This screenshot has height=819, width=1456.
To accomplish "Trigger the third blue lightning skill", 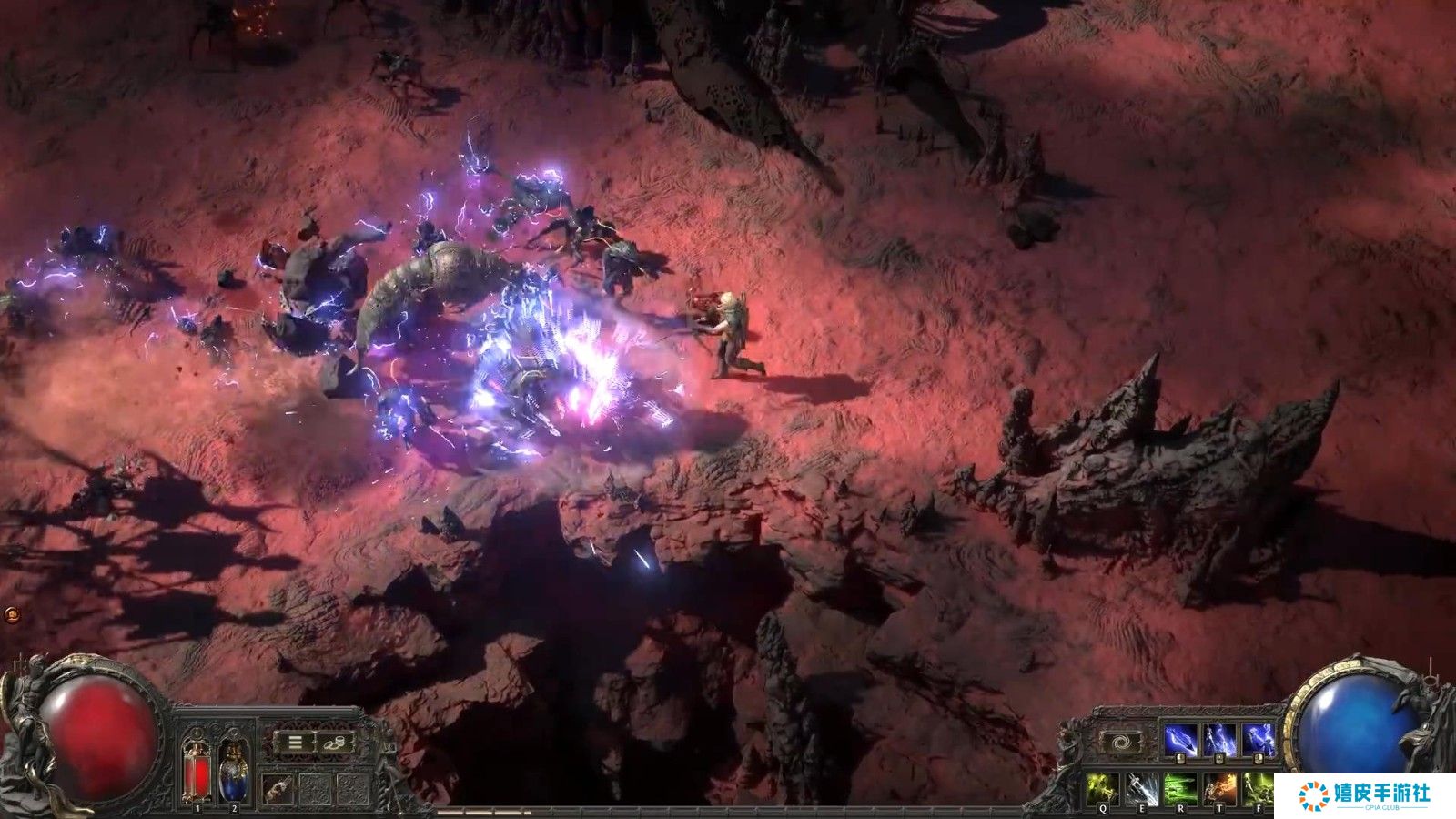I will coord(1259,740).
